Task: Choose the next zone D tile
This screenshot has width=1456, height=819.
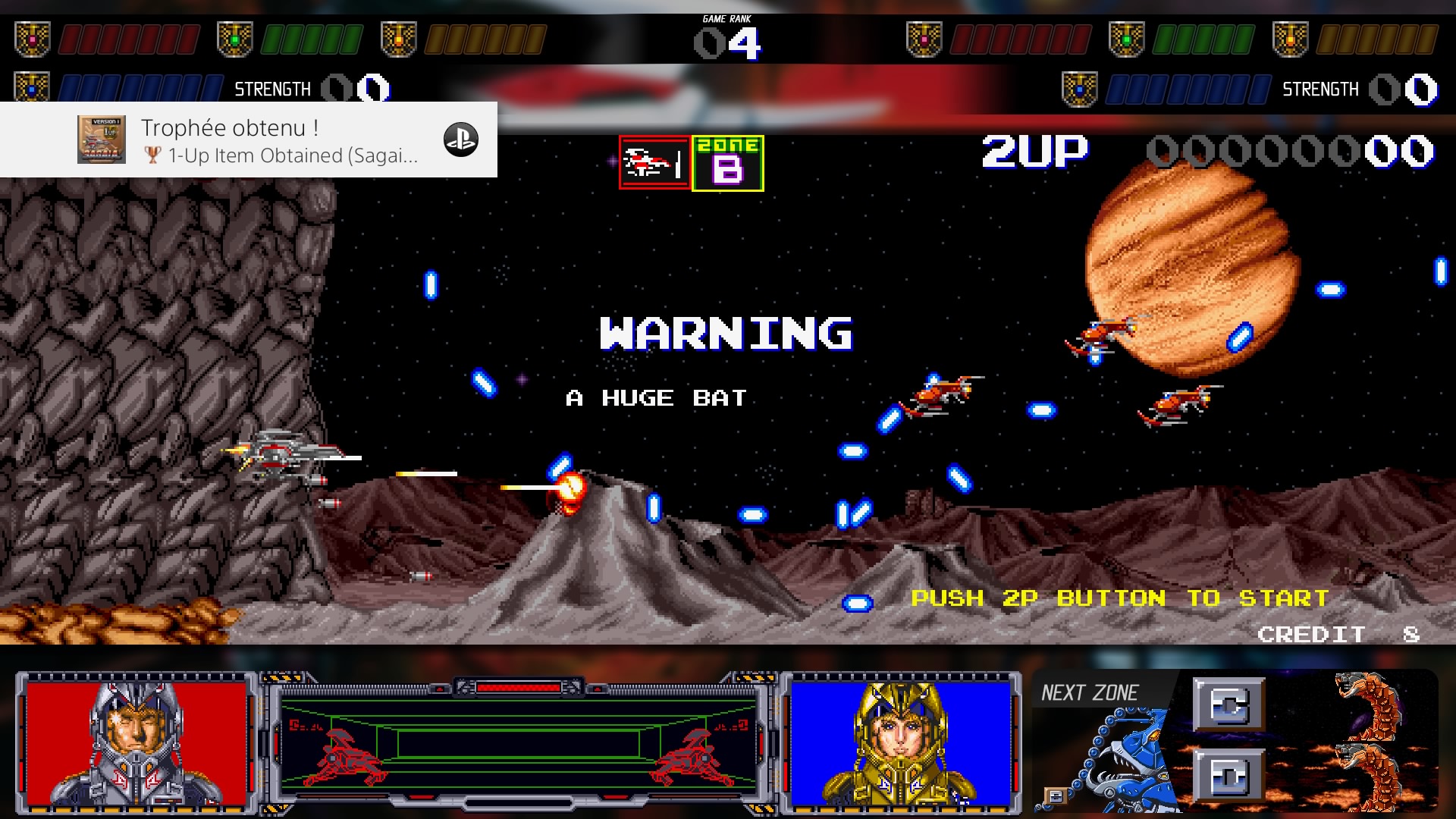Action: click(1228, 775)
